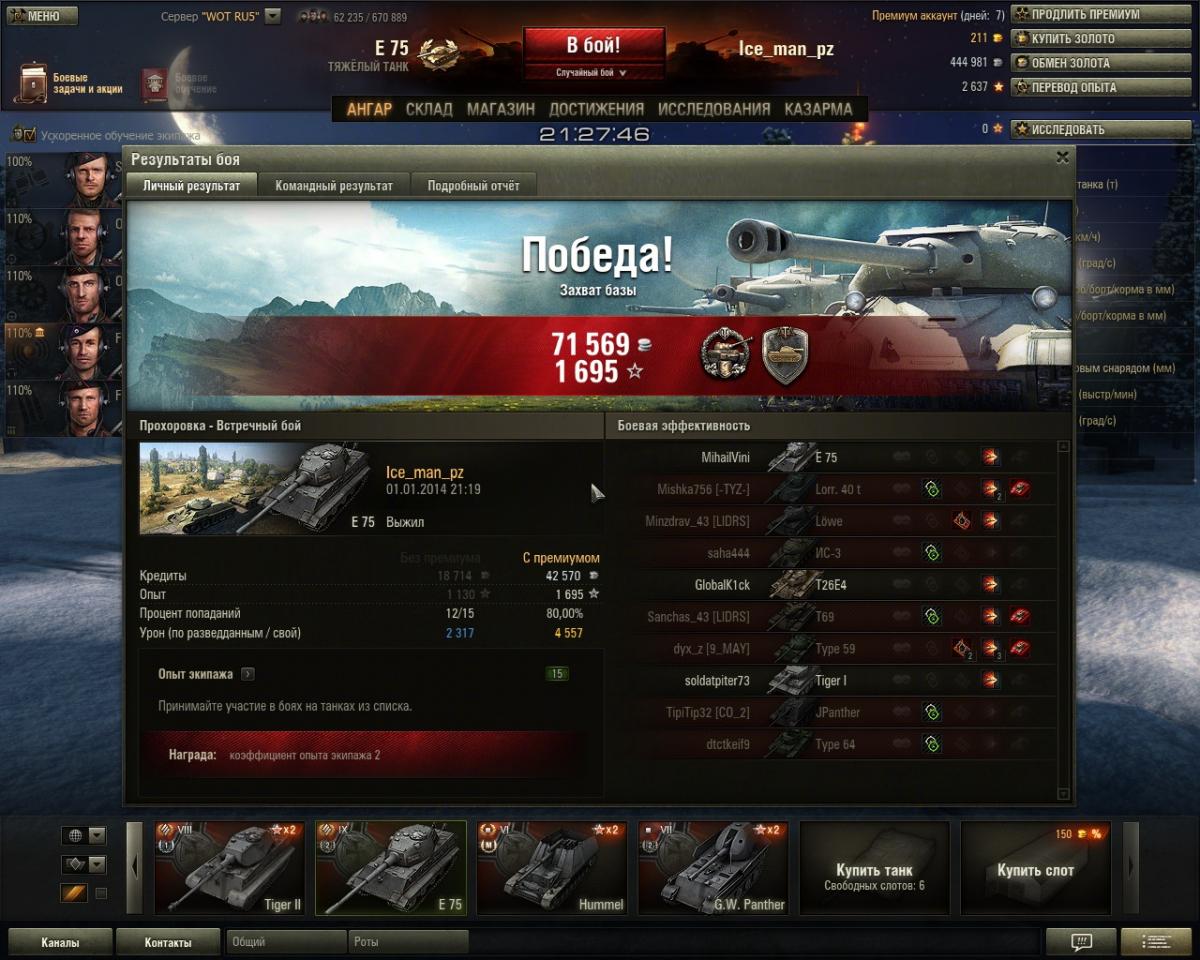Select the Tiger II tank in carousel
The width and height of the screenshot is (1200, 960).
pos(229,868)
